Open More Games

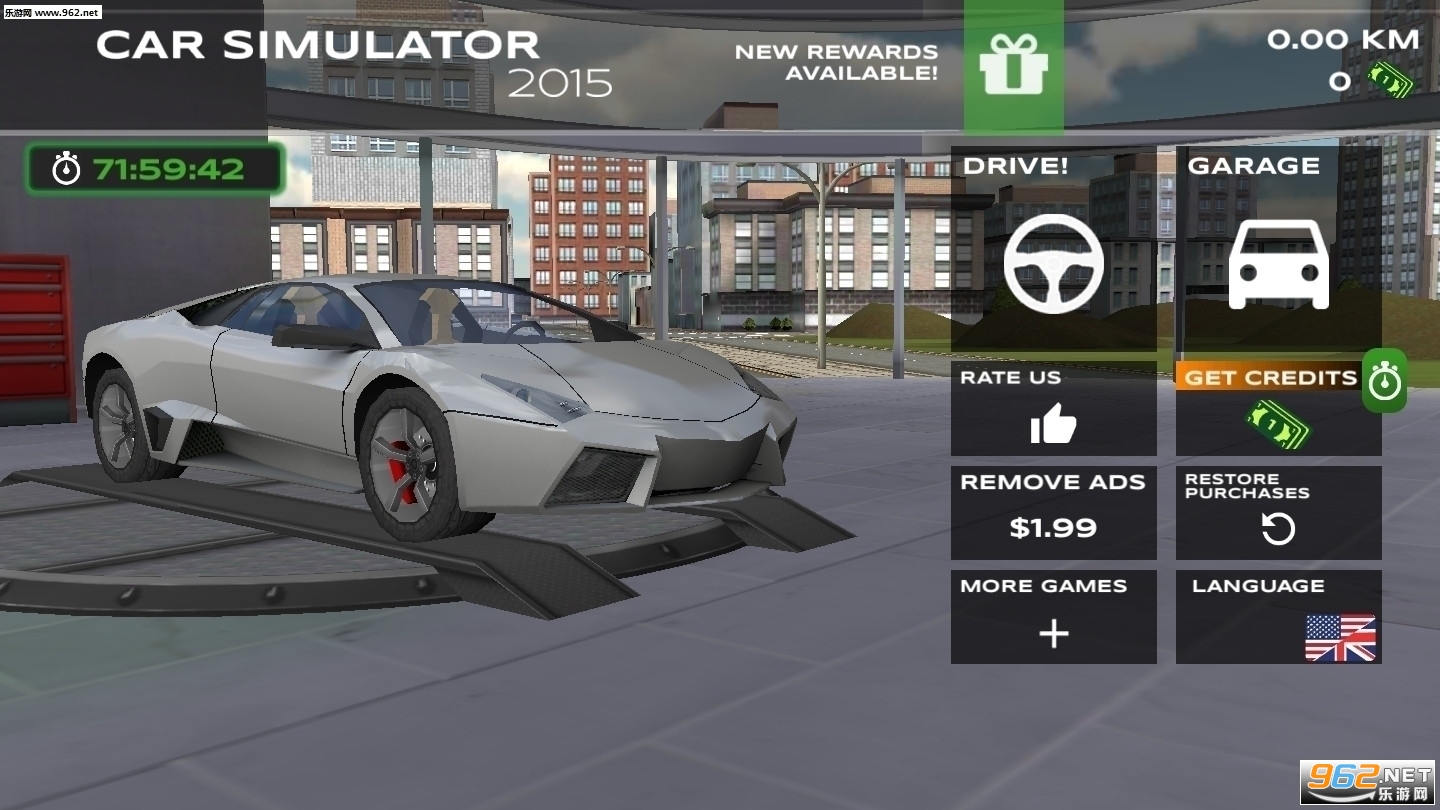[x=1053, y=617]
